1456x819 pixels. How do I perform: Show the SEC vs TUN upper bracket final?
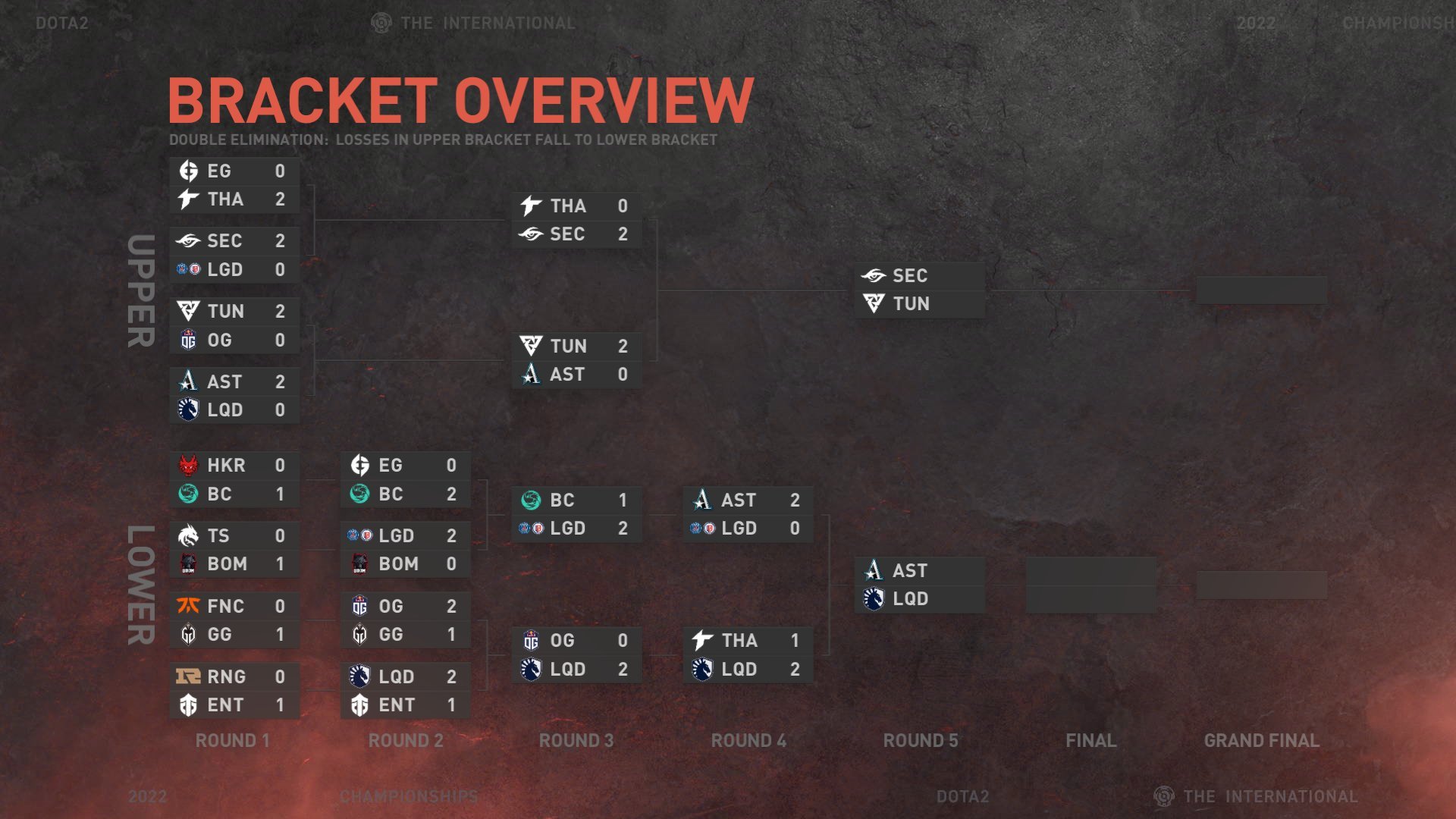click(x=919, y=290)
